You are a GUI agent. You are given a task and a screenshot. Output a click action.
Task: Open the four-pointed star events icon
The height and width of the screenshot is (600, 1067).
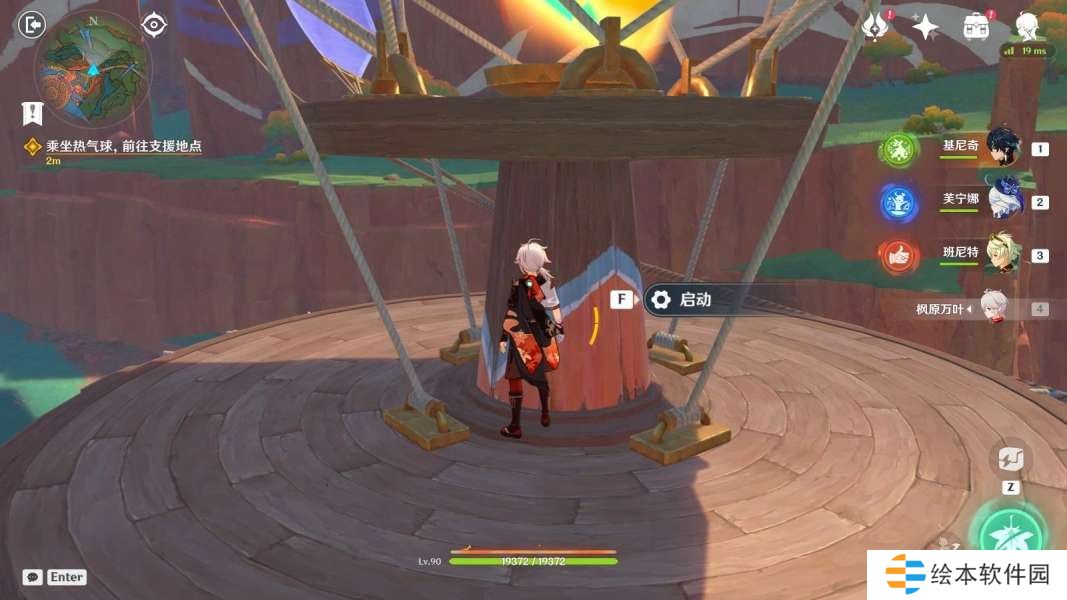tap(925, 27)
